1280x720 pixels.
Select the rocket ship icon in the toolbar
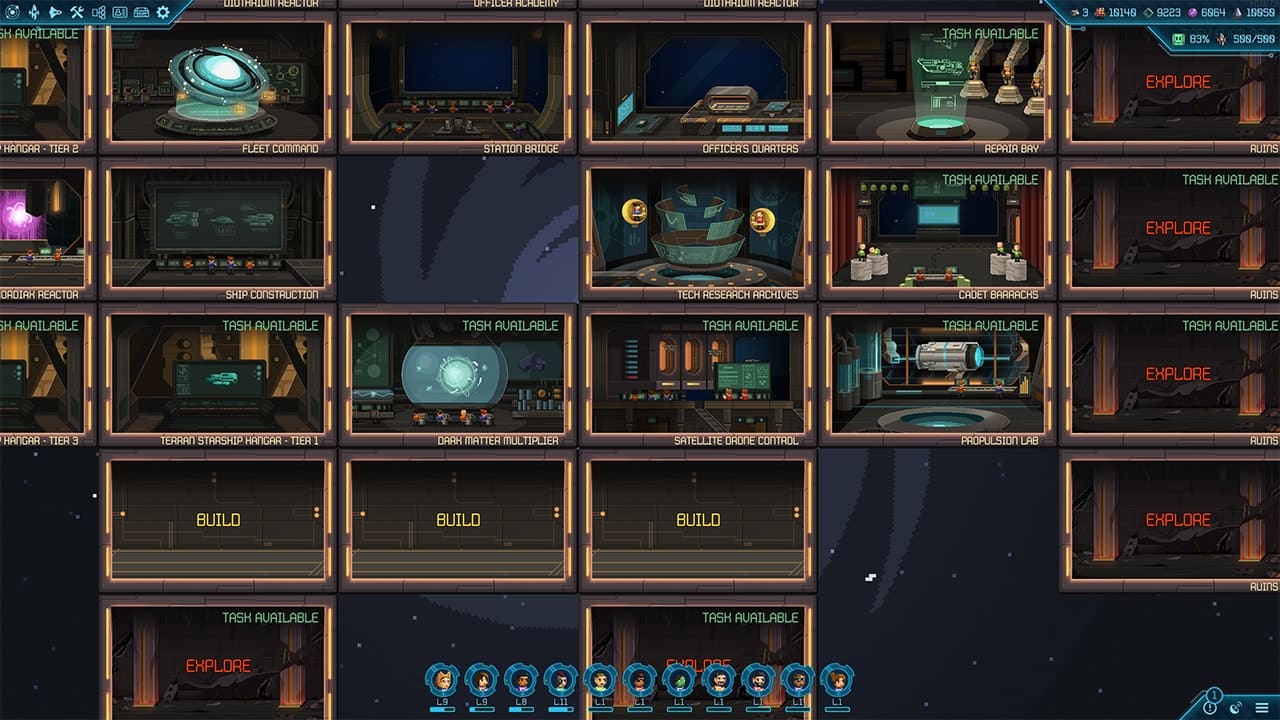point(34,12)
